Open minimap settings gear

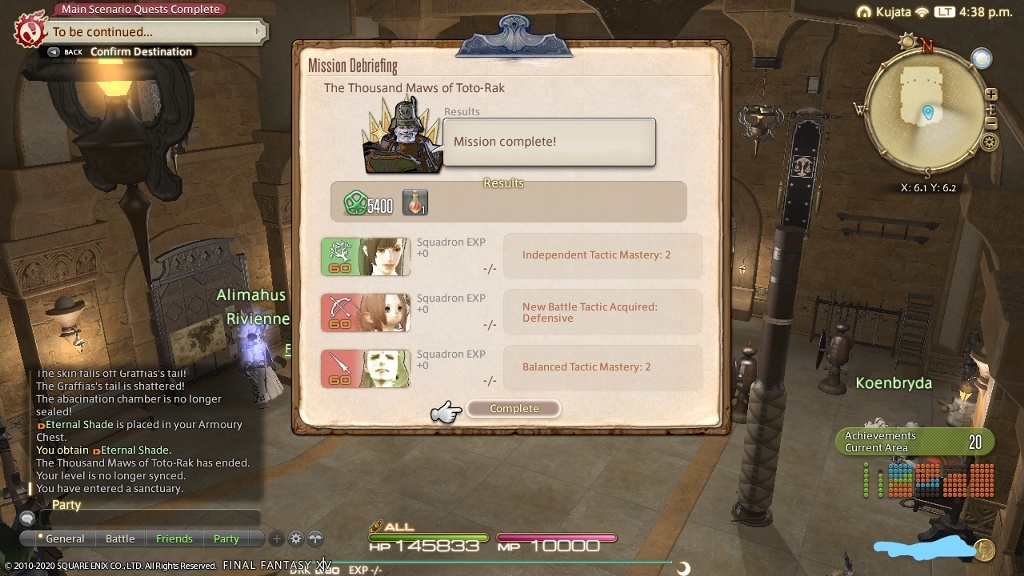coord(989,142)
